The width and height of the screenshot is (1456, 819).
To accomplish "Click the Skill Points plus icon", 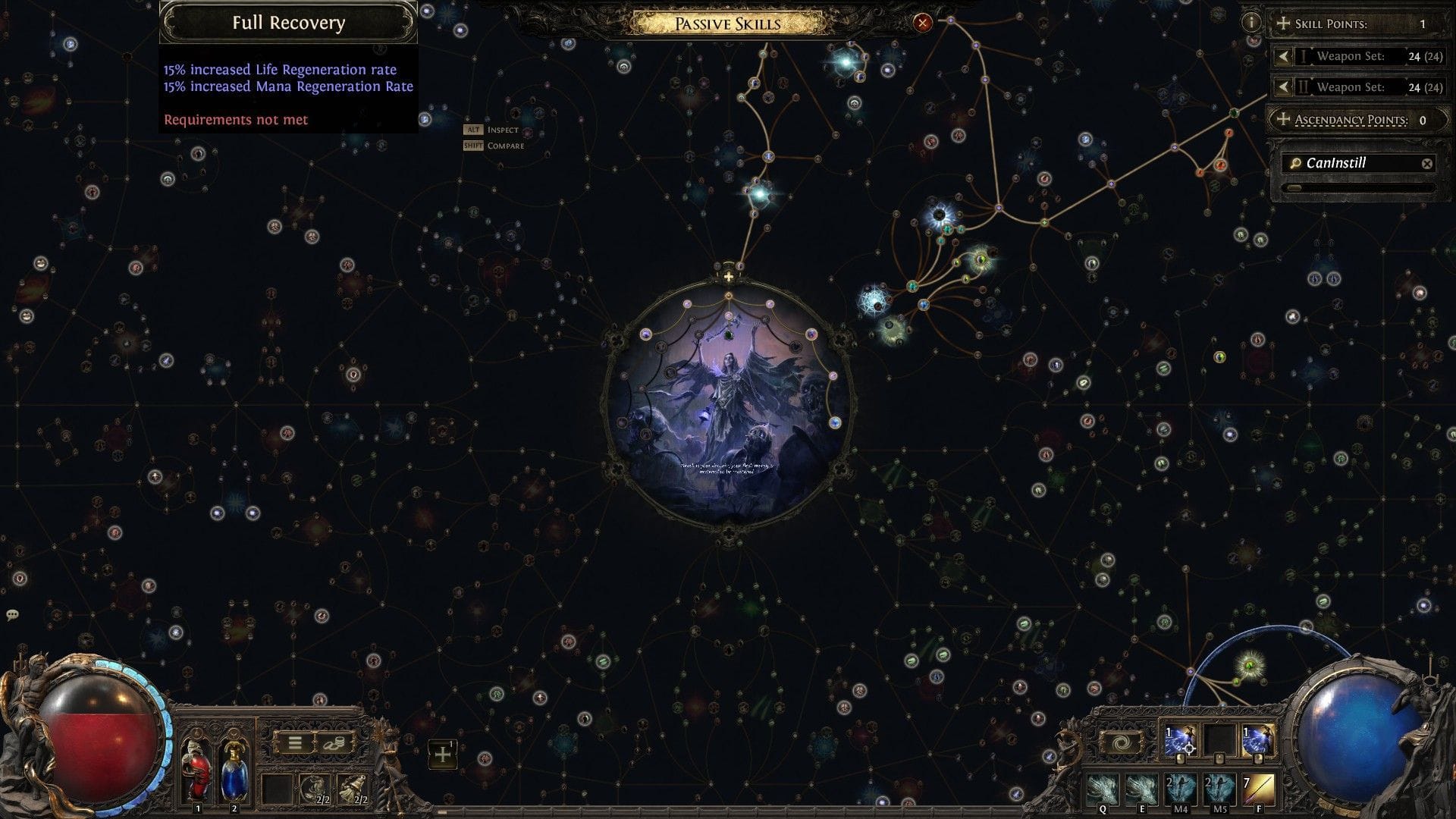I will pyautogui.click(x=1284, y=24).
